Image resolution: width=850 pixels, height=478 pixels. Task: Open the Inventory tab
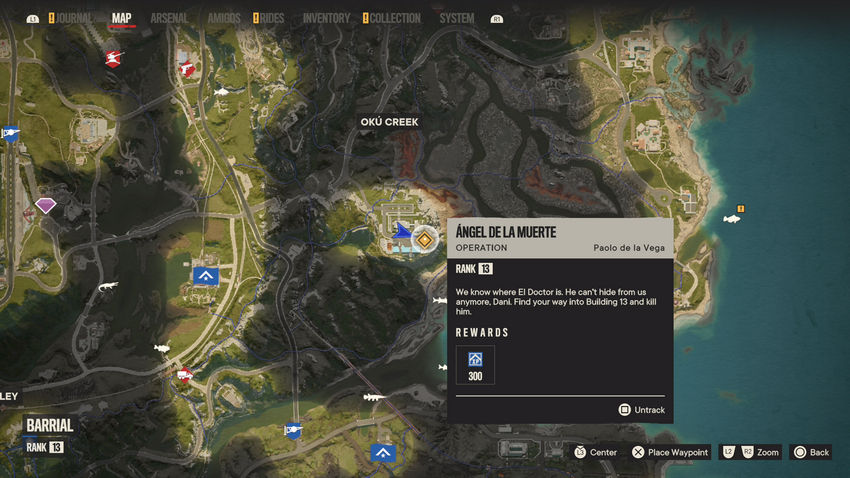[x=326, y=18]
